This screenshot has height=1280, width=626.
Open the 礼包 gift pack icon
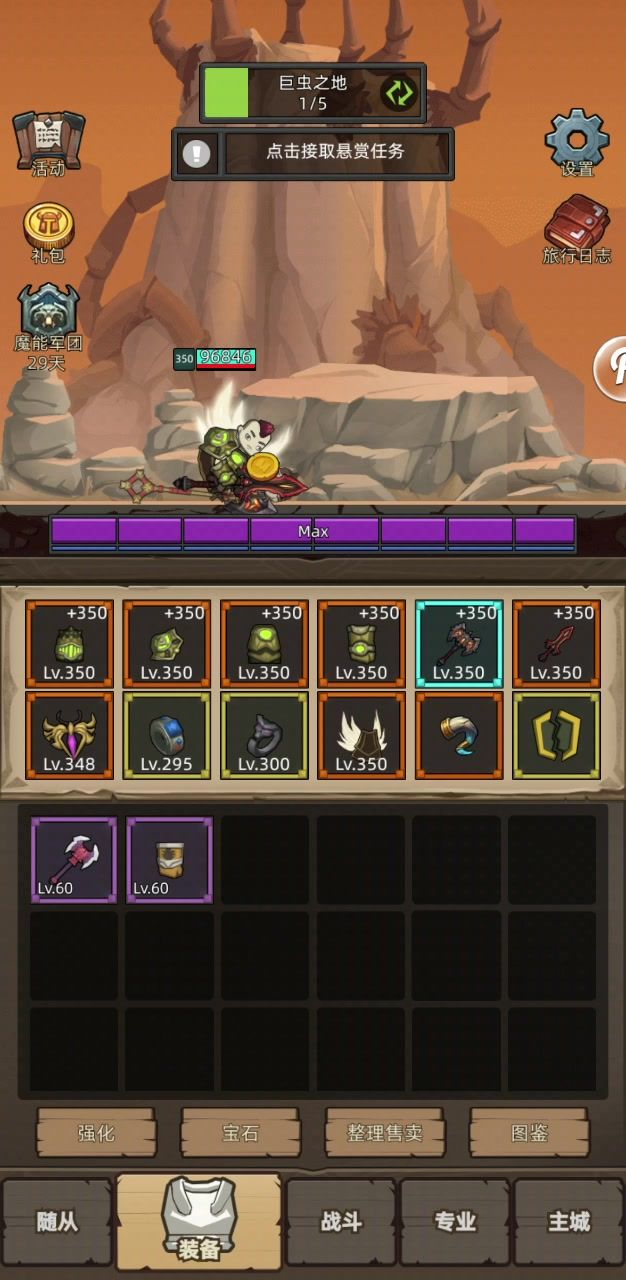point(48,231)
